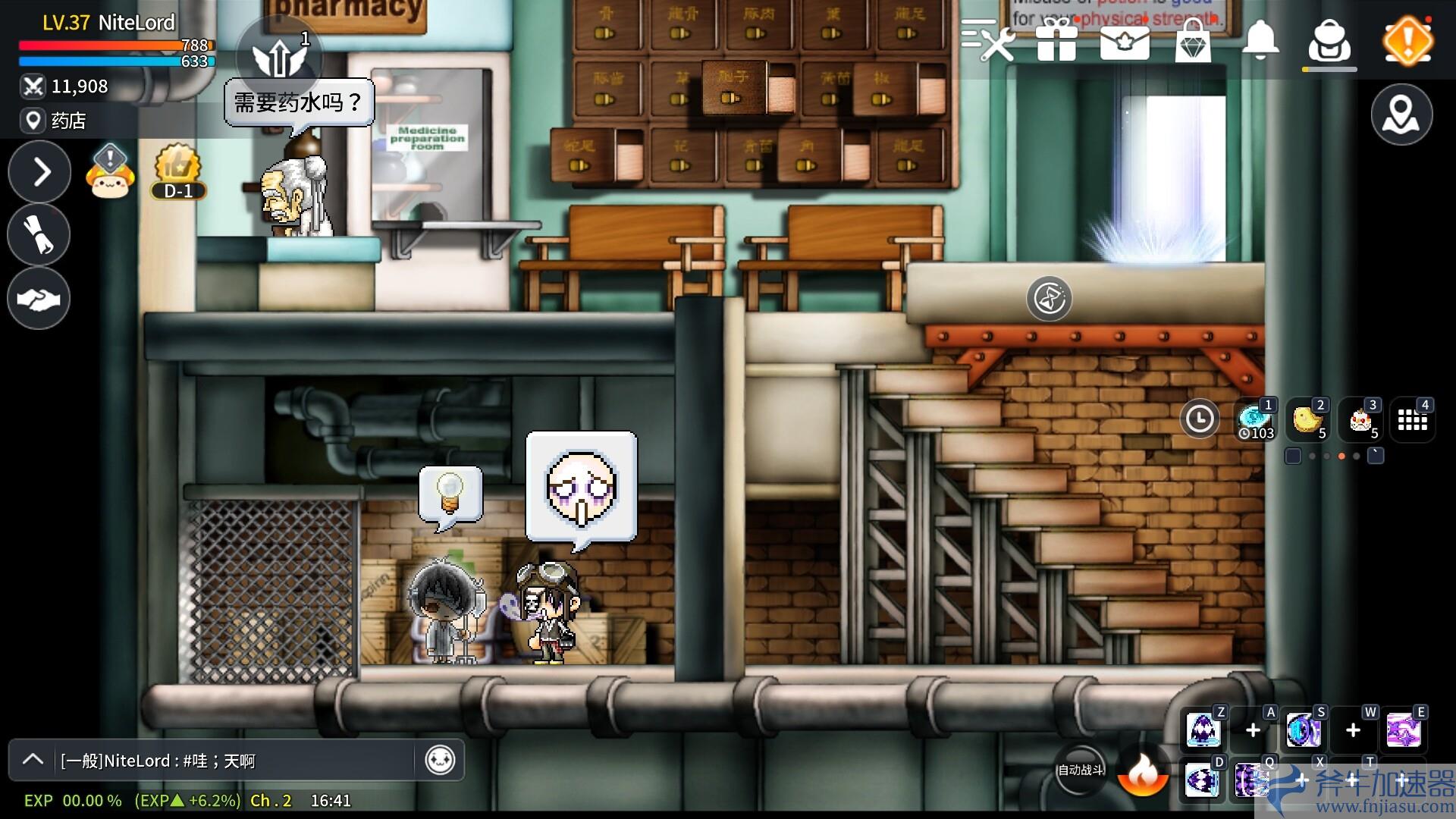Screen dimensions: 1456x819
Task: Open the world map pin button
Action: coord(1401,115)
